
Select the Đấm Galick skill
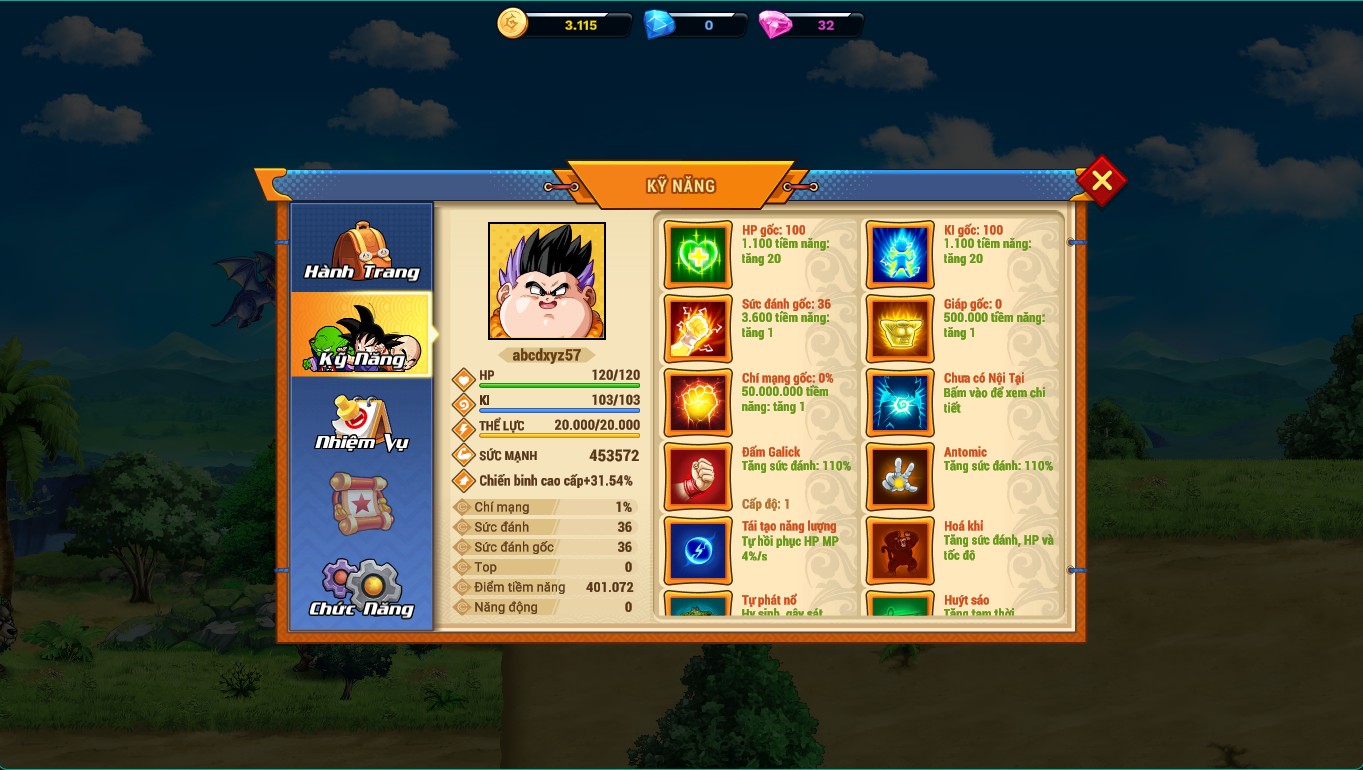(x=698, y=477)
